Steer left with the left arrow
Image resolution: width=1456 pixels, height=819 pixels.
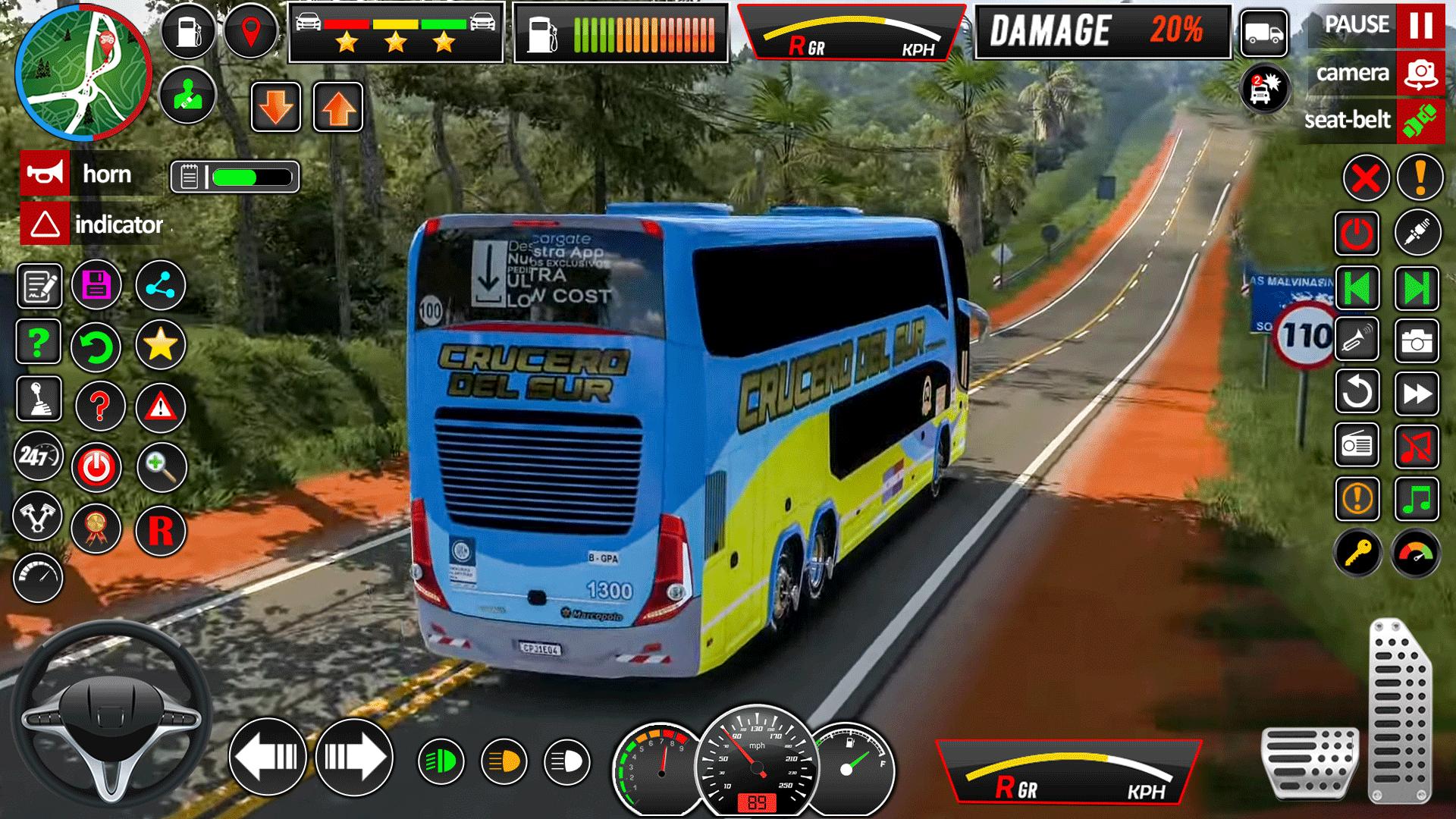point(267,757)
